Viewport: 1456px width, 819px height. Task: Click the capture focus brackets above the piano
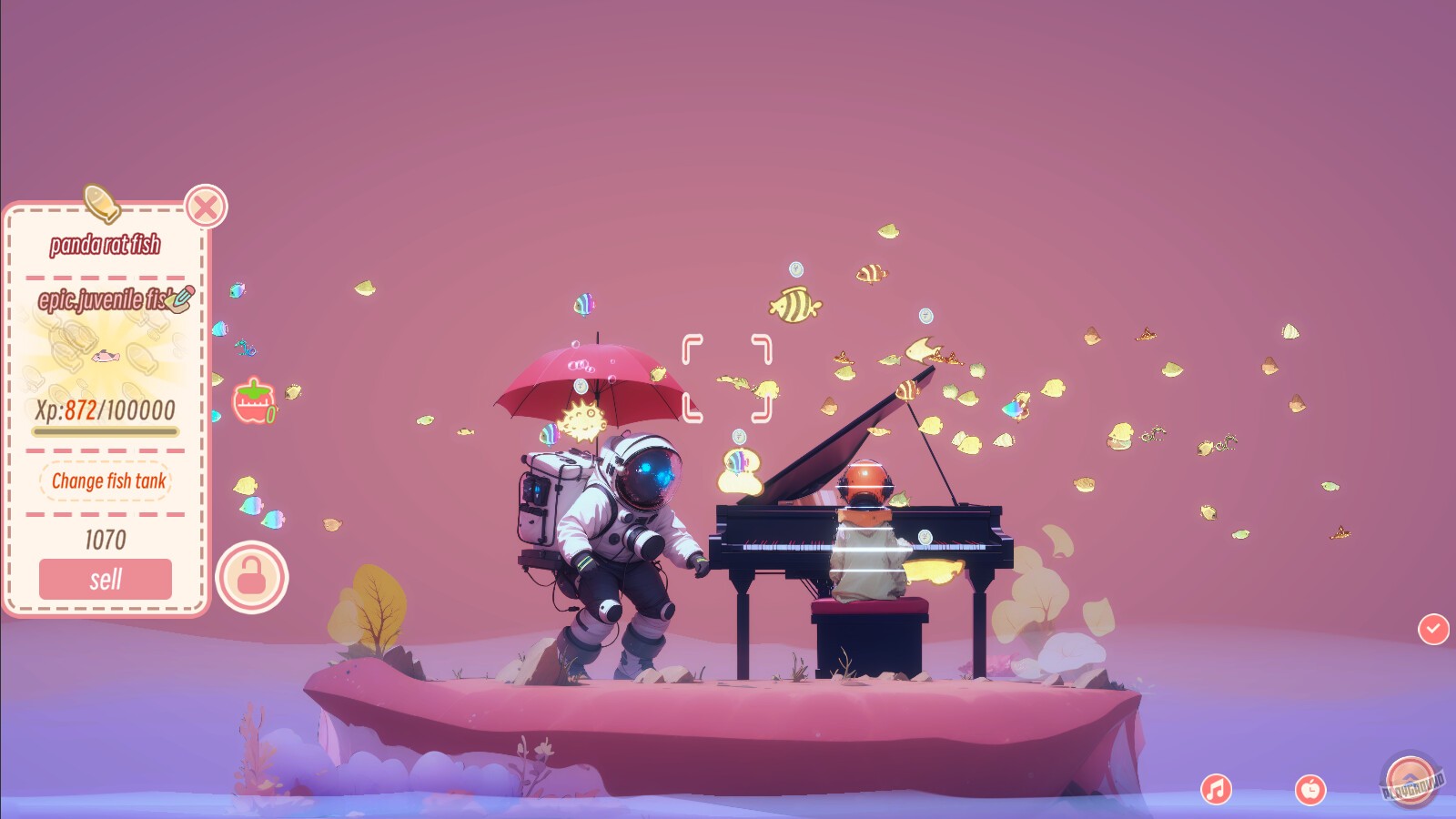point(728,378)
